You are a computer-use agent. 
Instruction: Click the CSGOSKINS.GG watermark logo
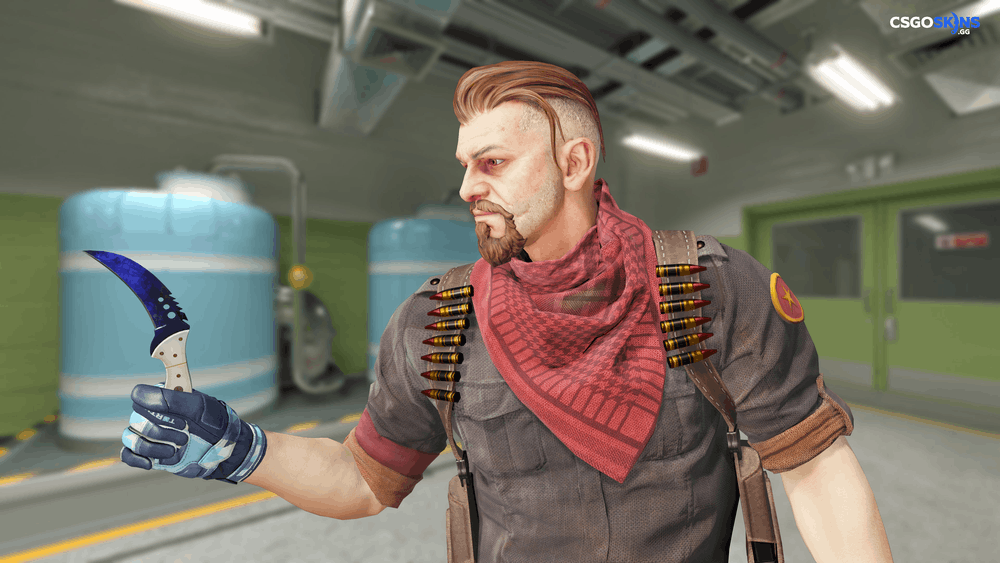pyautogui.click(x=935, y=23)
